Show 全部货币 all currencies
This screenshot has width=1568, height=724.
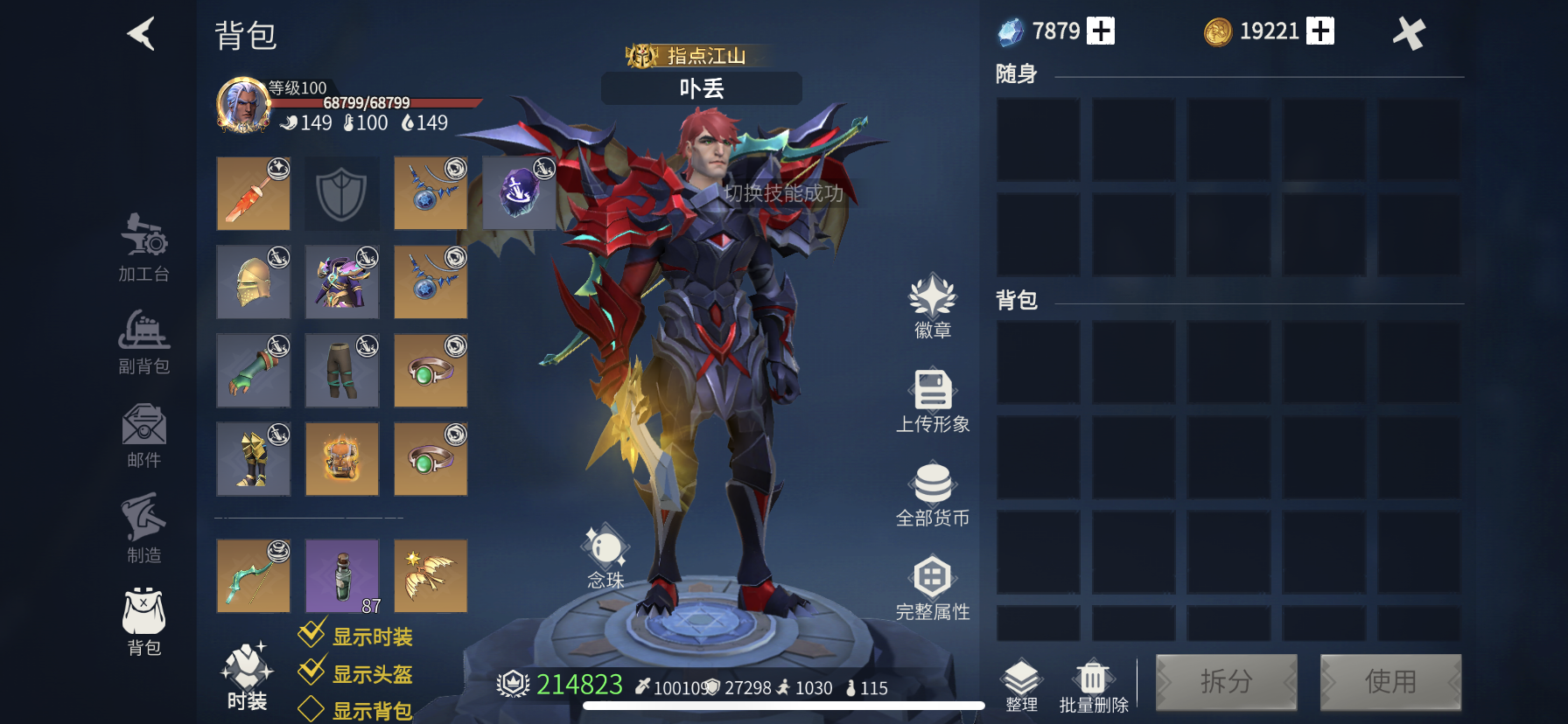(x=933, y=494)
